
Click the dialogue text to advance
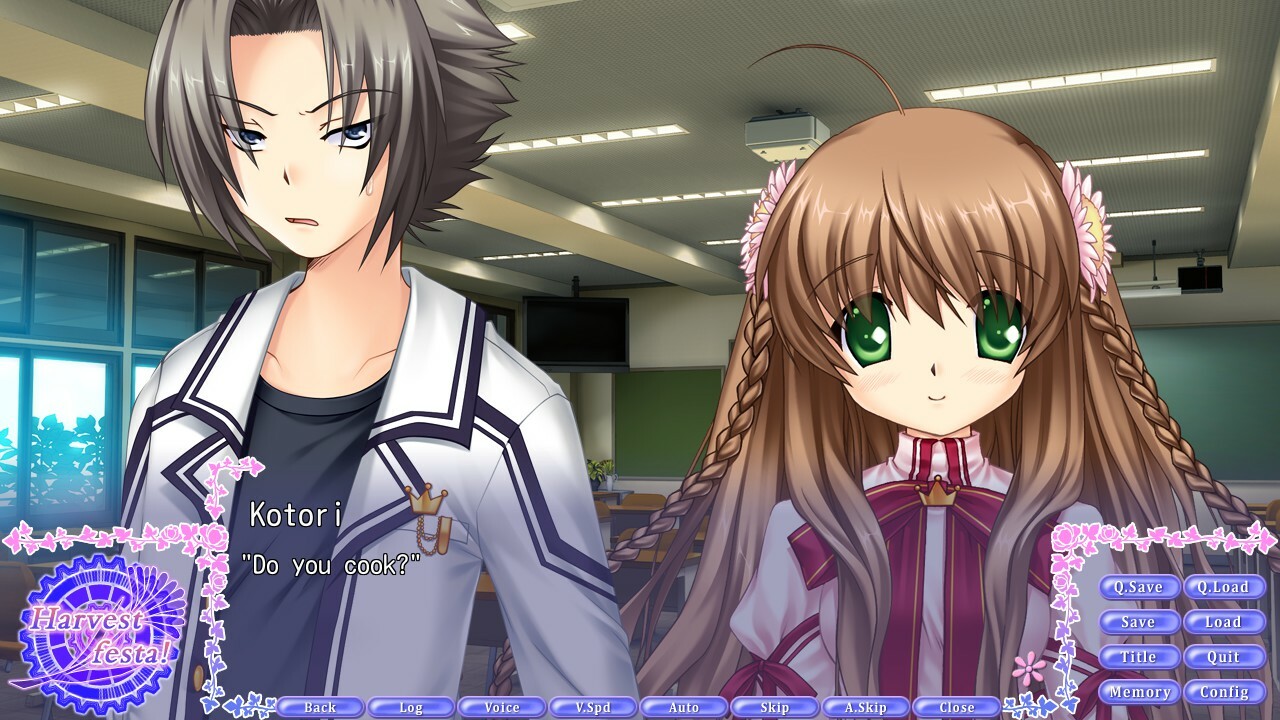[x=330, y=561]
